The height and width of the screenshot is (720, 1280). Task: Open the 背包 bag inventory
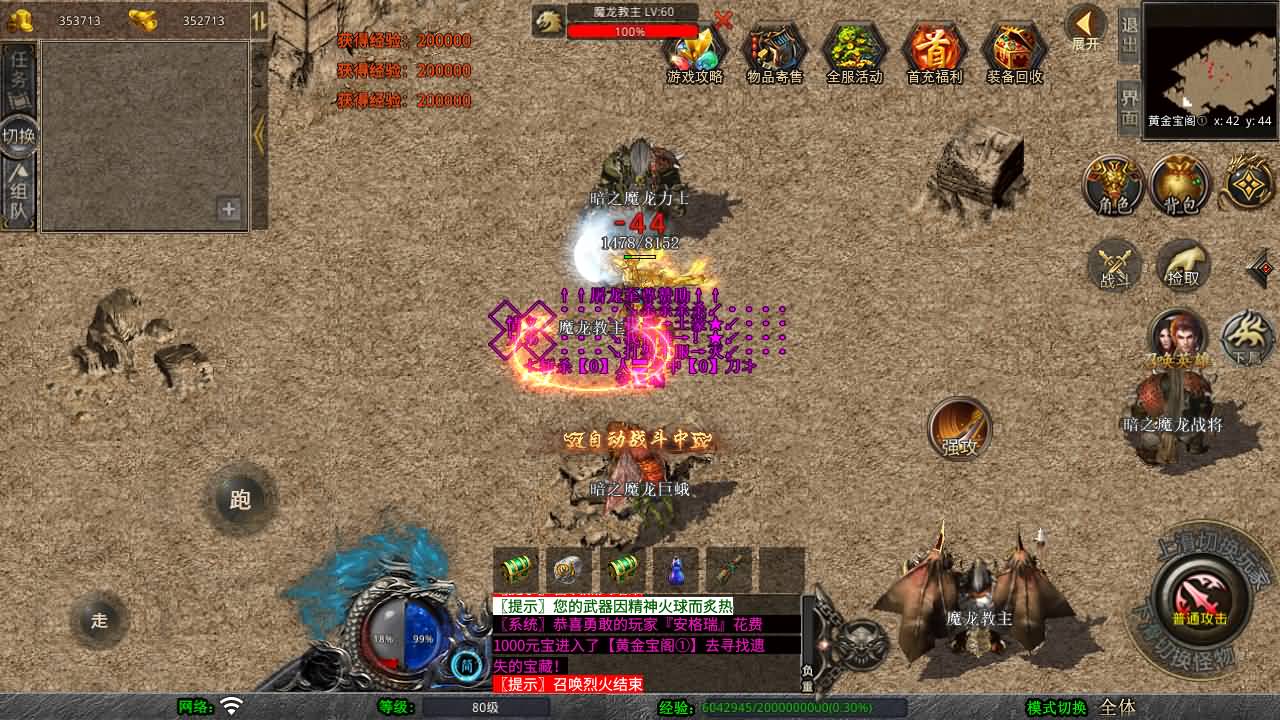1180,186
